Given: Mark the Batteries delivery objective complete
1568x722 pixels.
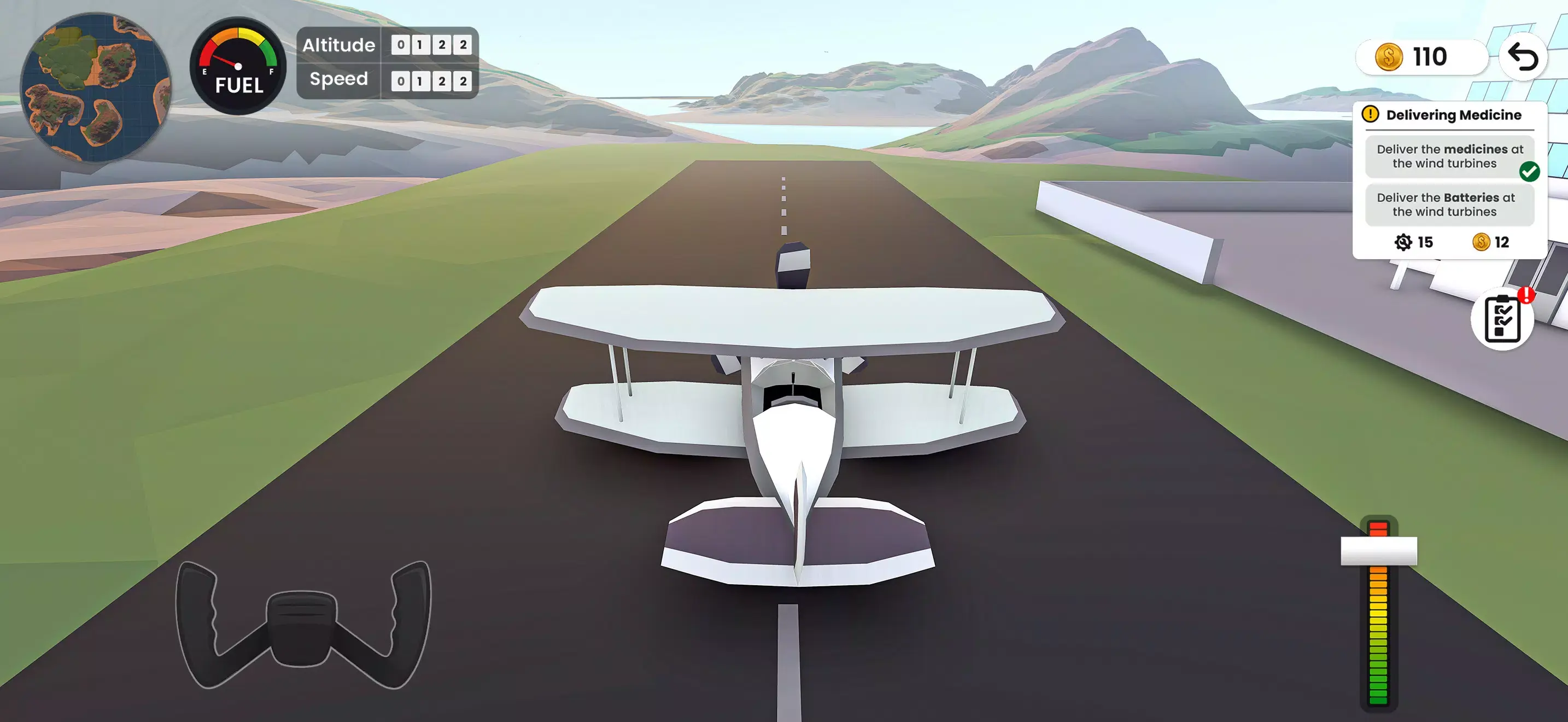Looking at the screenshot, I should 1450,205.
